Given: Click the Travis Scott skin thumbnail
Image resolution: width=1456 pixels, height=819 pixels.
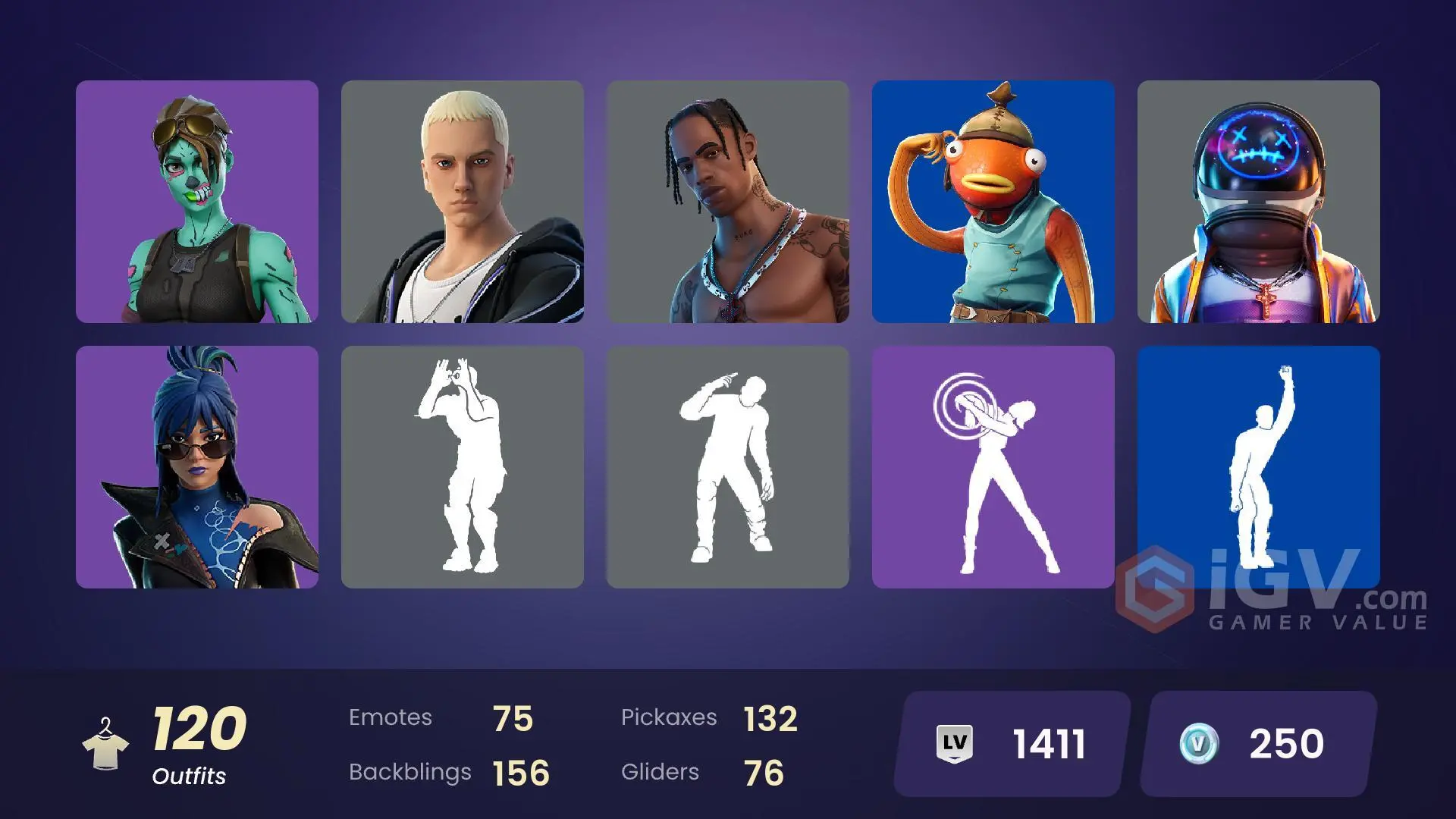Looking at the screenshot, I should (728, 205).
